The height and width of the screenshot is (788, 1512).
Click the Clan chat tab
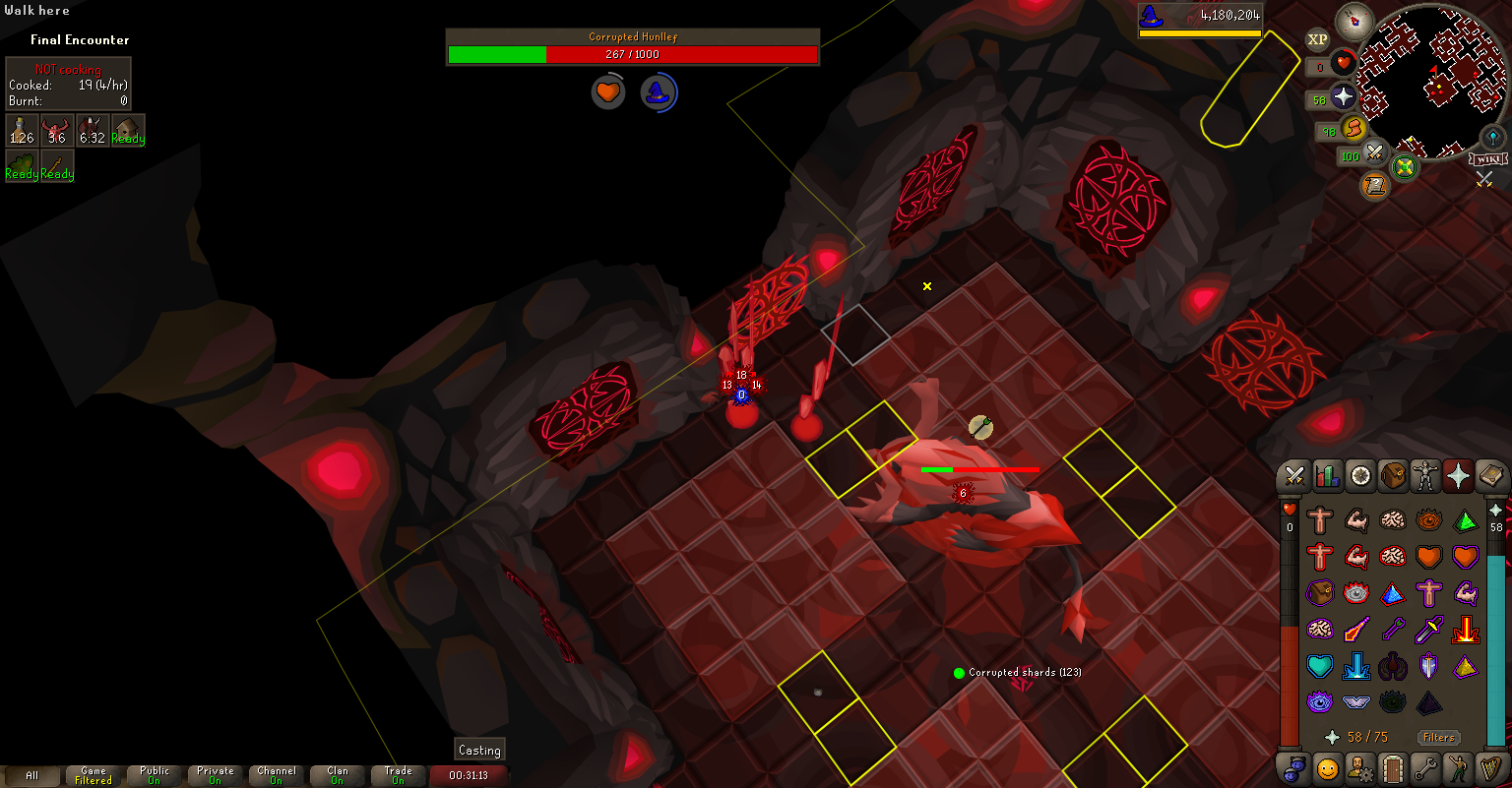pos(338,775)
